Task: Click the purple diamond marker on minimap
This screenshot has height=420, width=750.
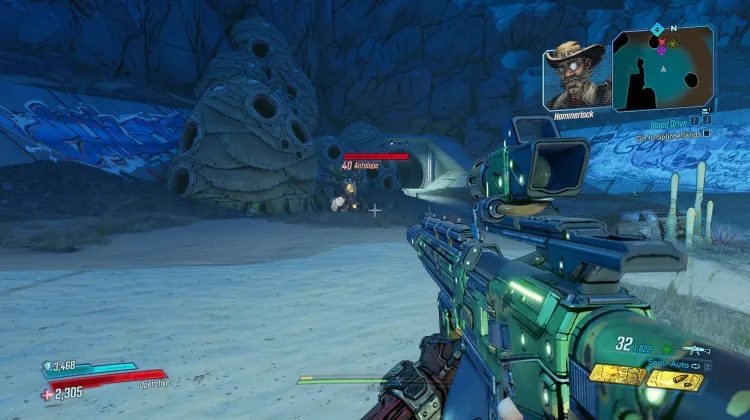Action: [660, 50]
